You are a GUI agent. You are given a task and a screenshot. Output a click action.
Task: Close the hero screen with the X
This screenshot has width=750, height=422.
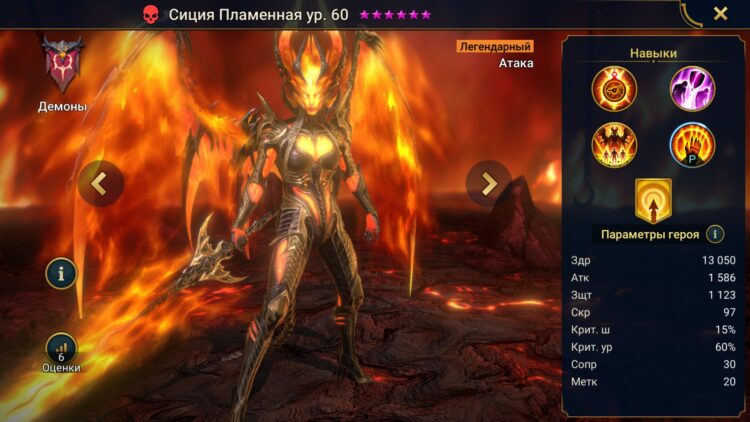coord(720,14)
